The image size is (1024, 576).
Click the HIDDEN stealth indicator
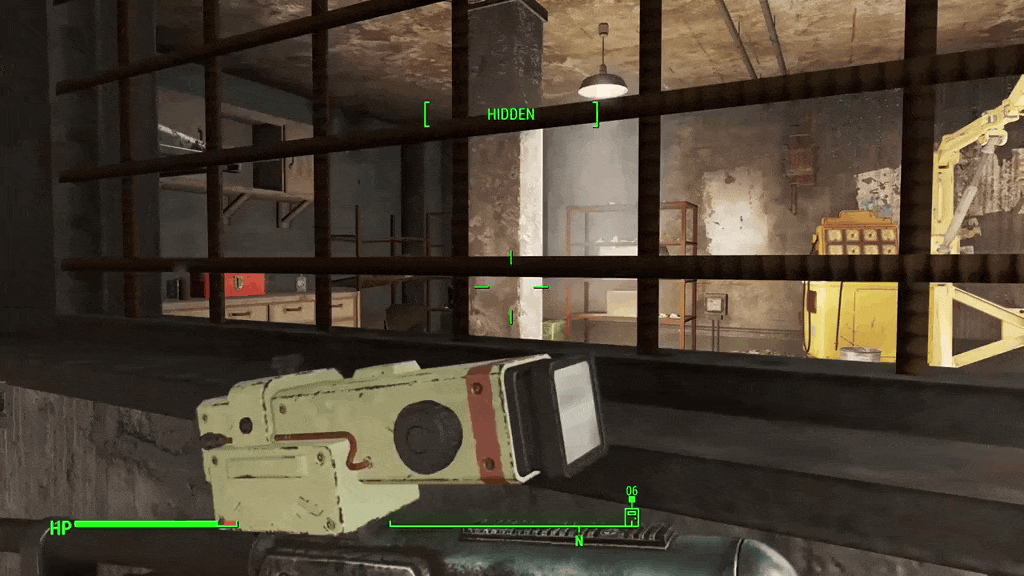(x=511, y=114)
